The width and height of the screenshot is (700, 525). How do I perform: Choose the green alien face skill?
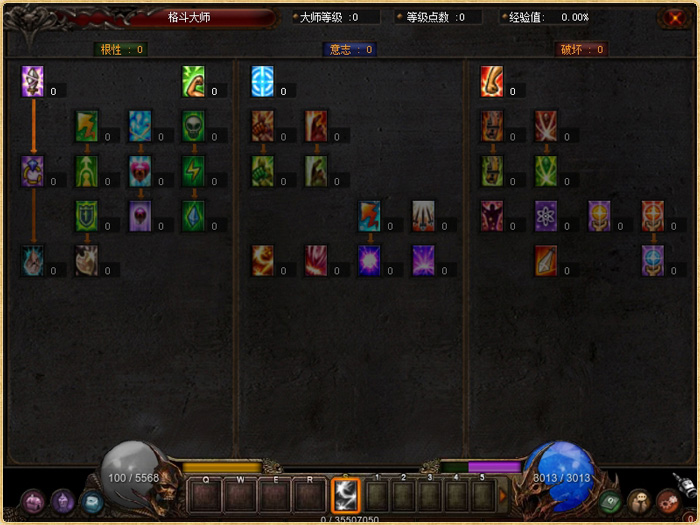194,125
